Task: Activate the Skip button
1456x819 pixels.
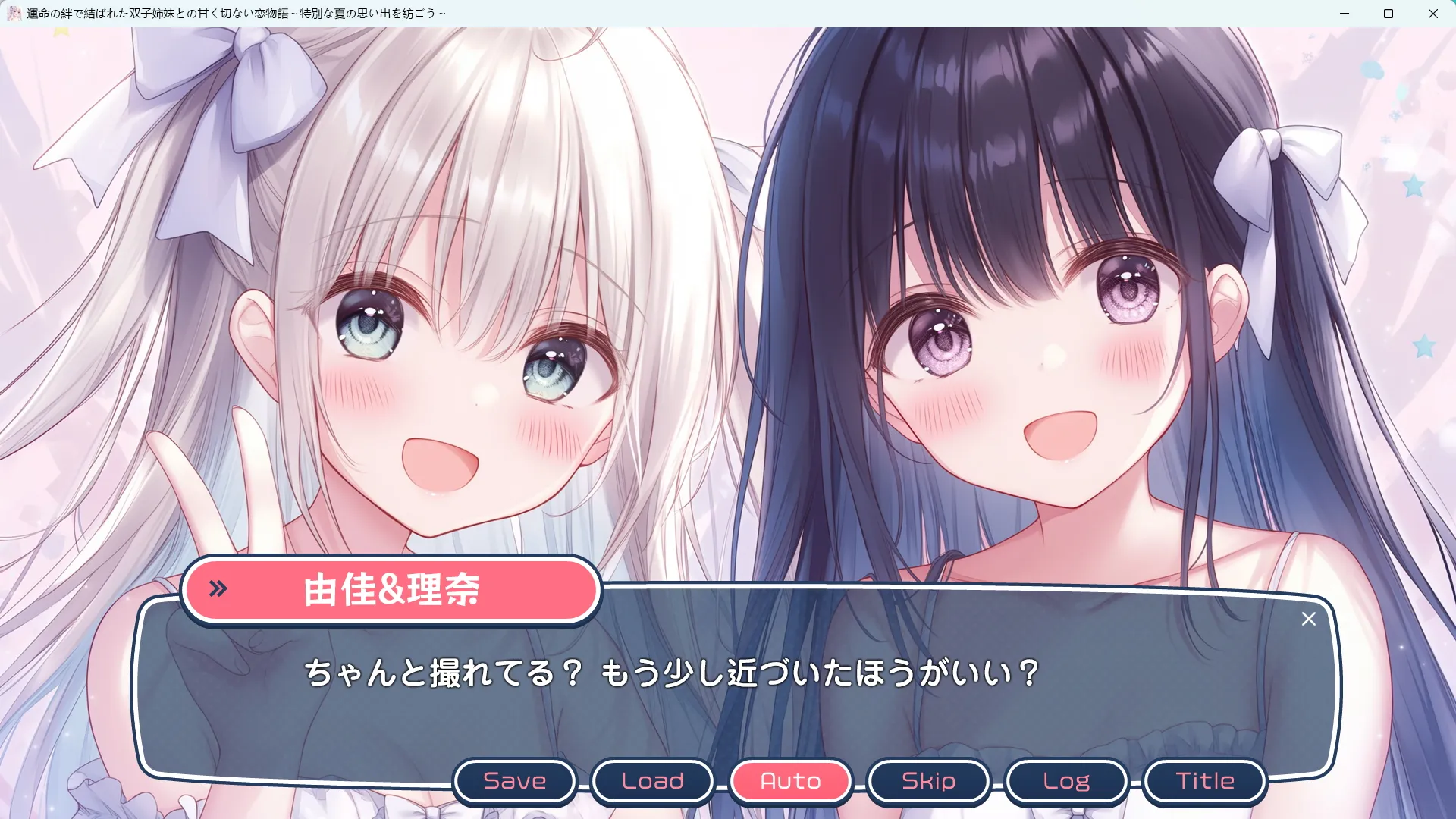Action: tap(928, 781)
